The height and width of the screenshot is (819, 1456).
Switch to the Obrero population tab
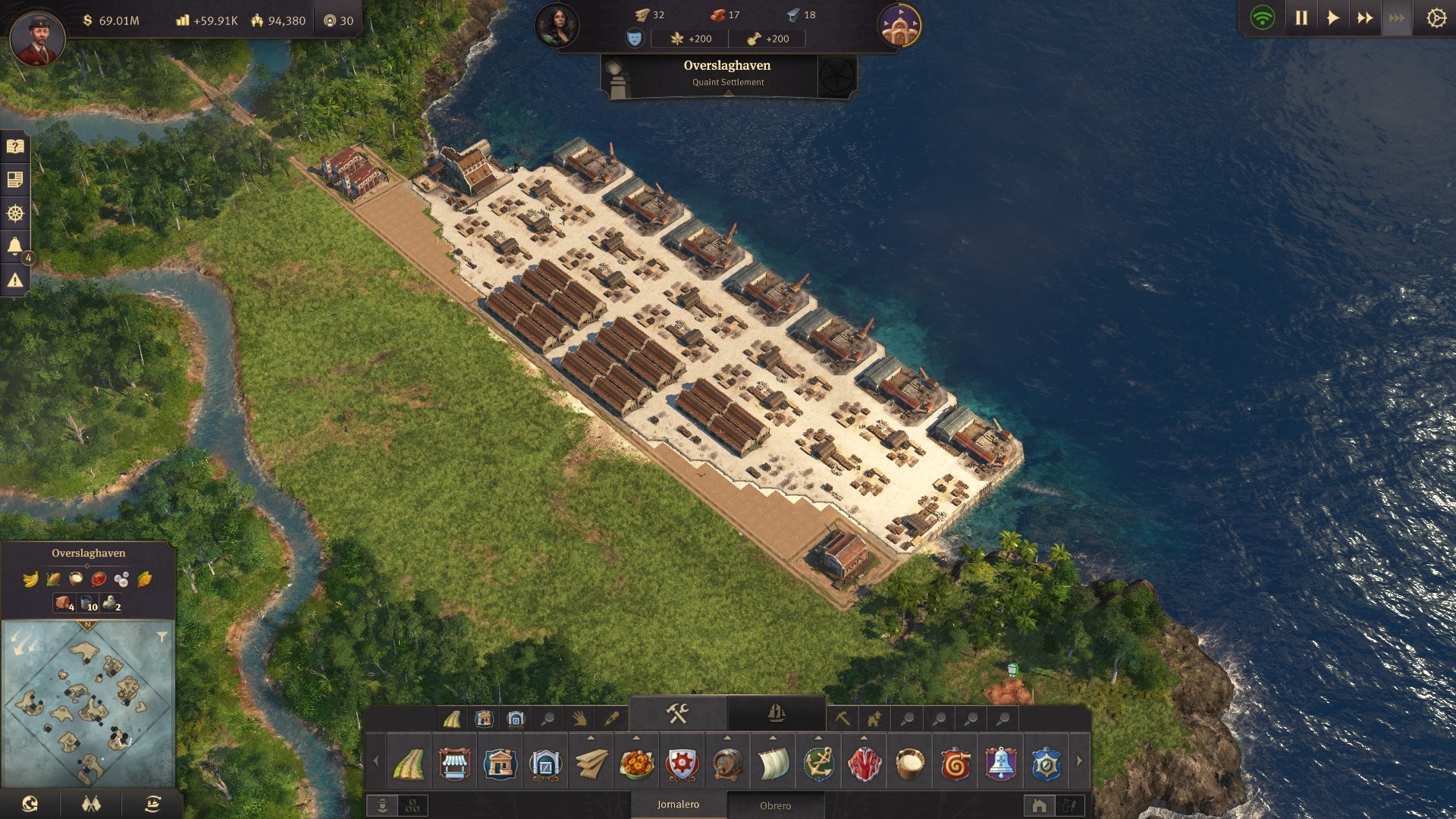pos(775,805)
